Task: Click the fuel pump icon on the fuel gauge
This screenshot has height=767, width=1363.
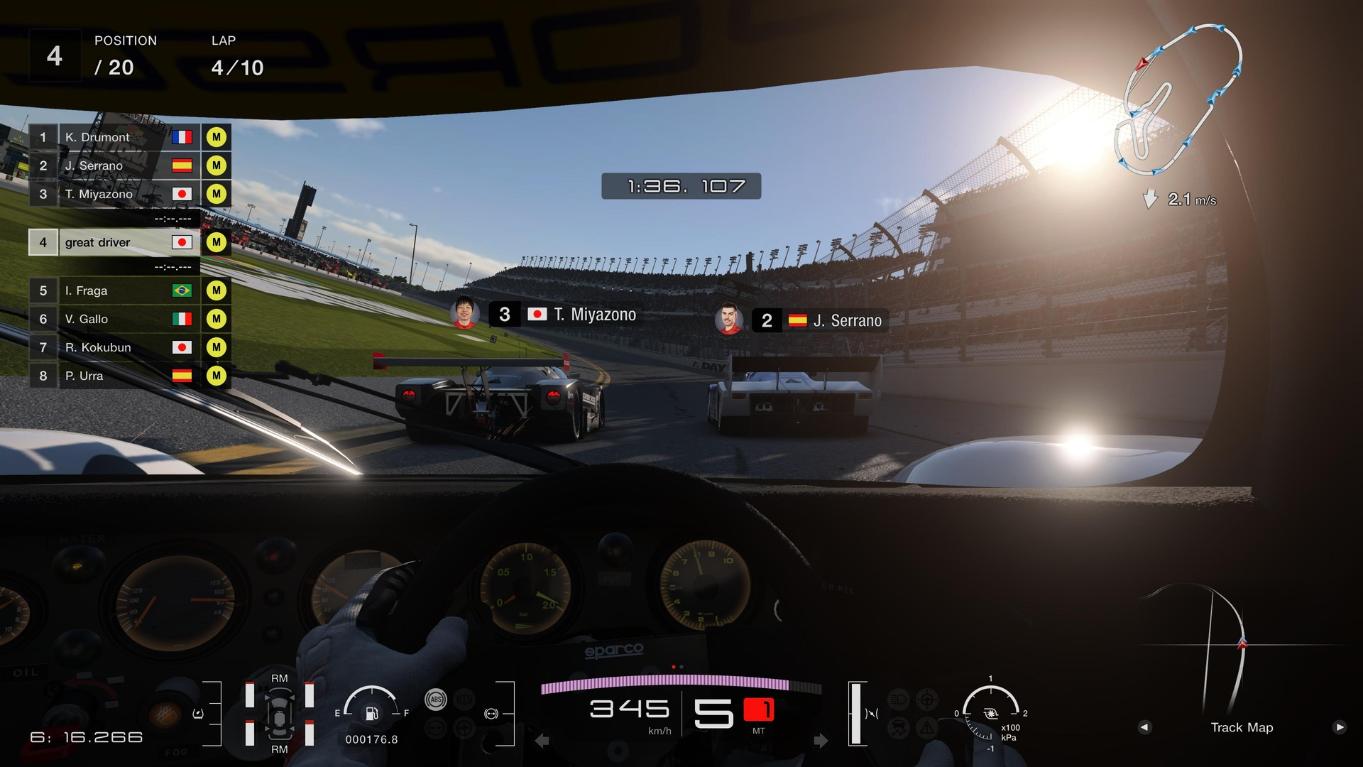Action: click(x=370, y=713)
